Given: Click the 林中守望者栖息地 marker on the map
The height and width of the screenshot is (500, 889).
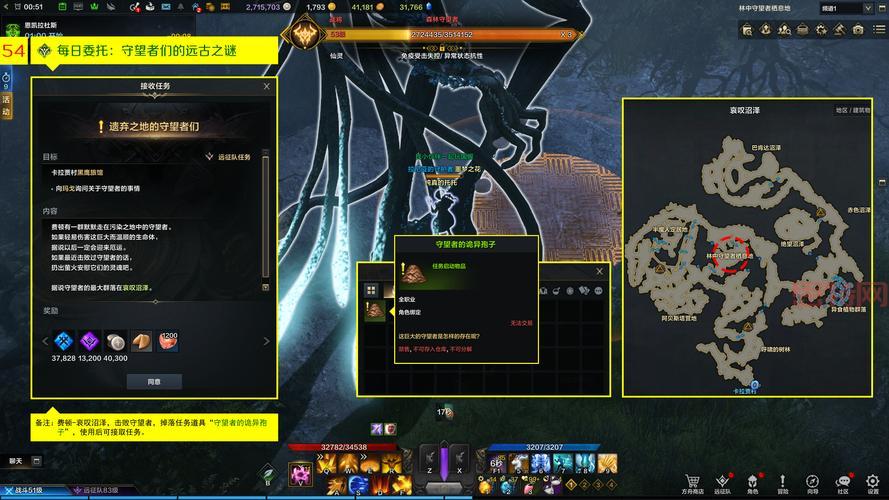Looking at the screenshot, I should [x=729, y=246].
